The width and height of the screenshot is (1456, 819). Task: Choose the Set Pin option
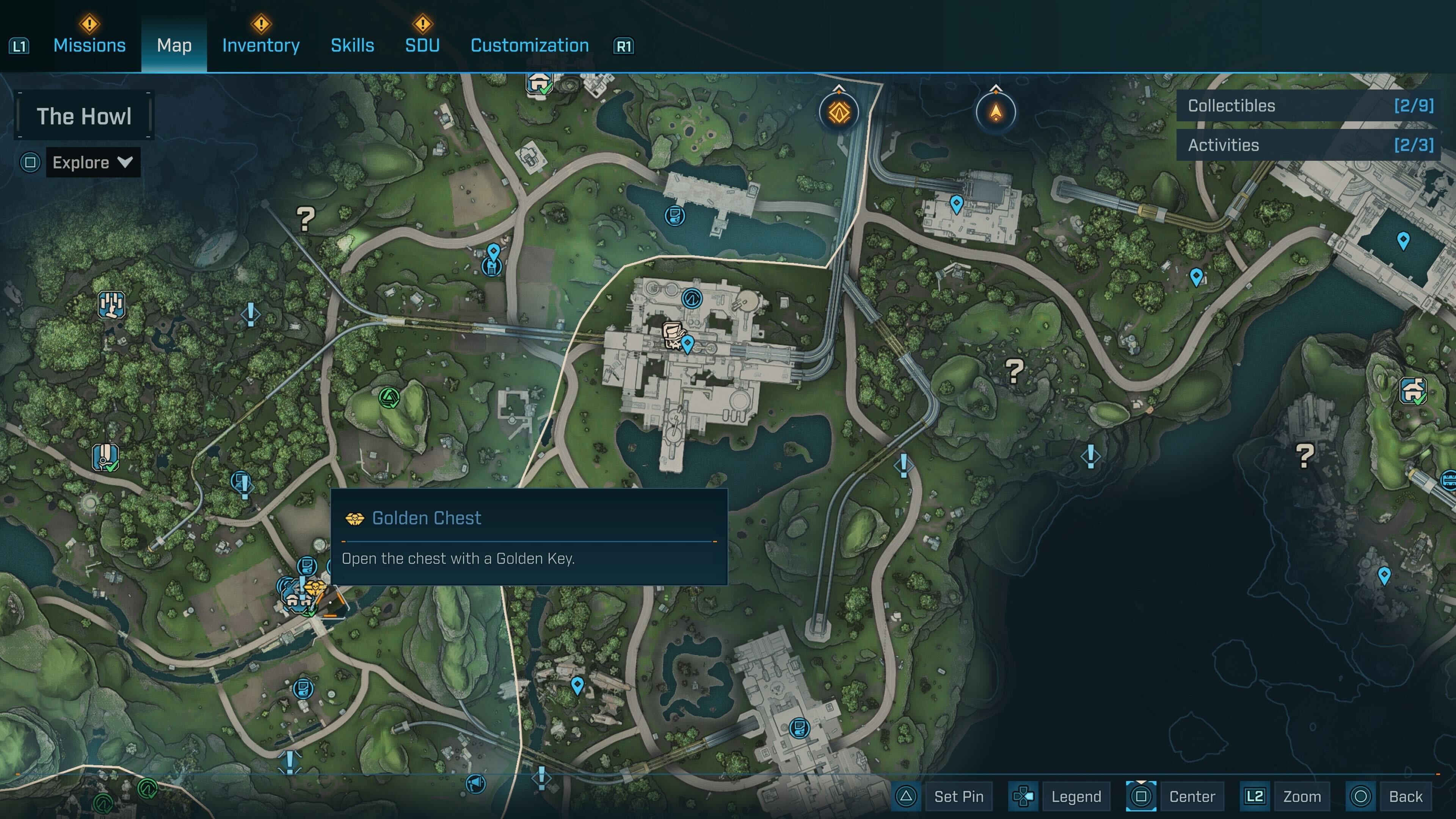click(x=958, y=796)
